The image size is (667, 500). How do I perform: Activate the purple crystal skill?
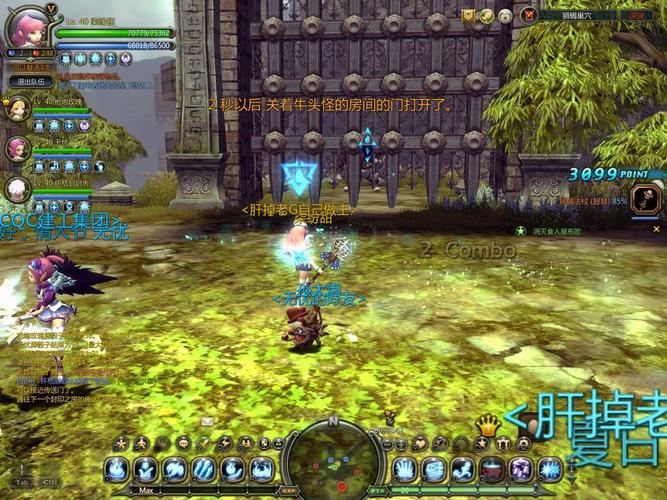(521, 469)
